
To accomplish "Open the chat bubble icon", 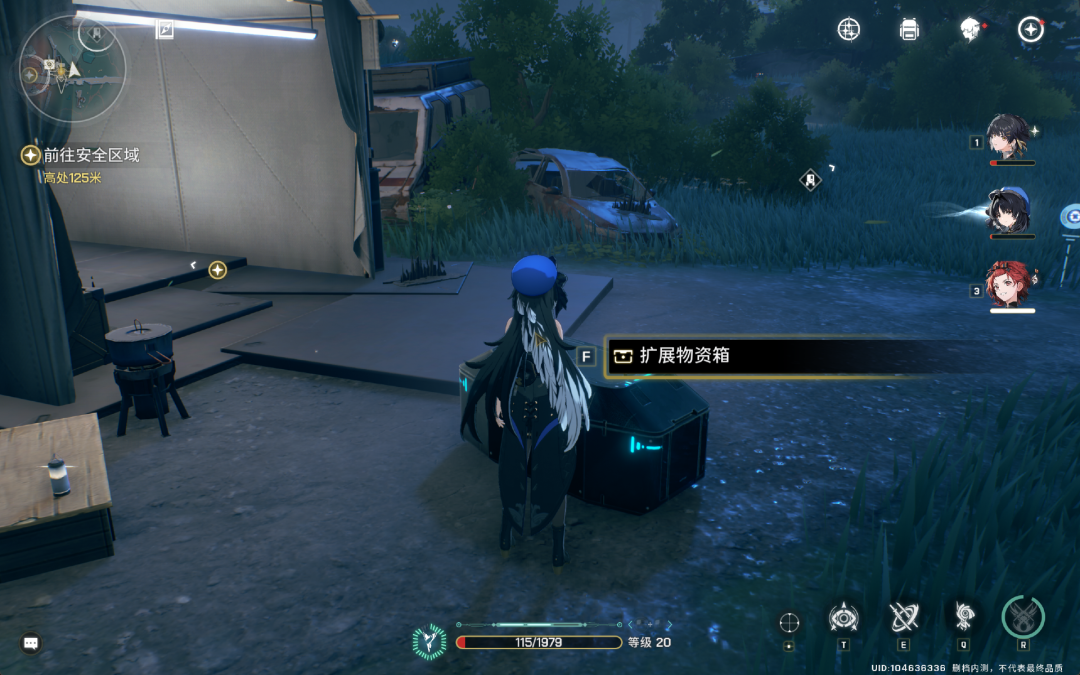I will coord(31,643).
